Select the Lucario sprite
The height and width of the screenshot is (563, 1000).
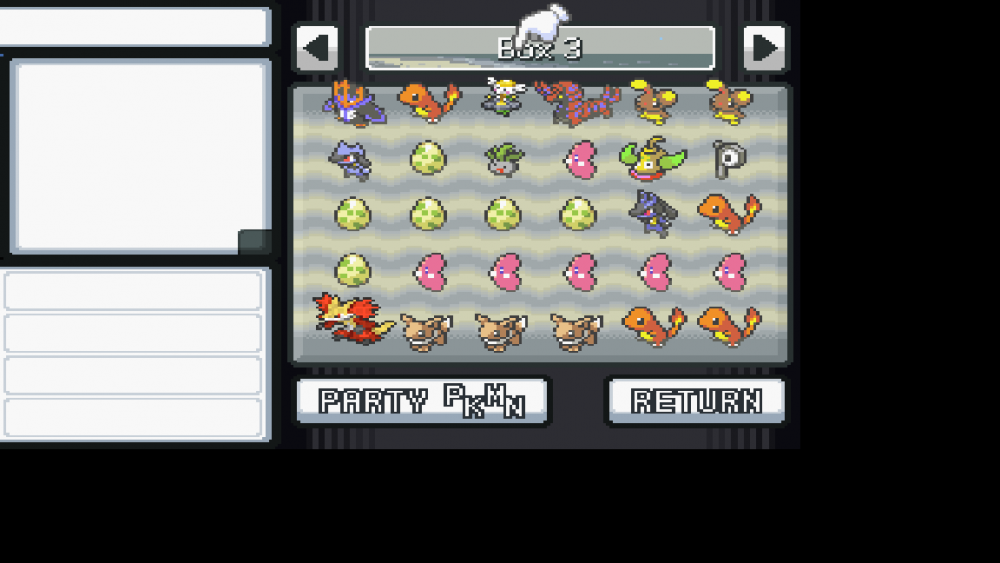(x=654, y=214)
